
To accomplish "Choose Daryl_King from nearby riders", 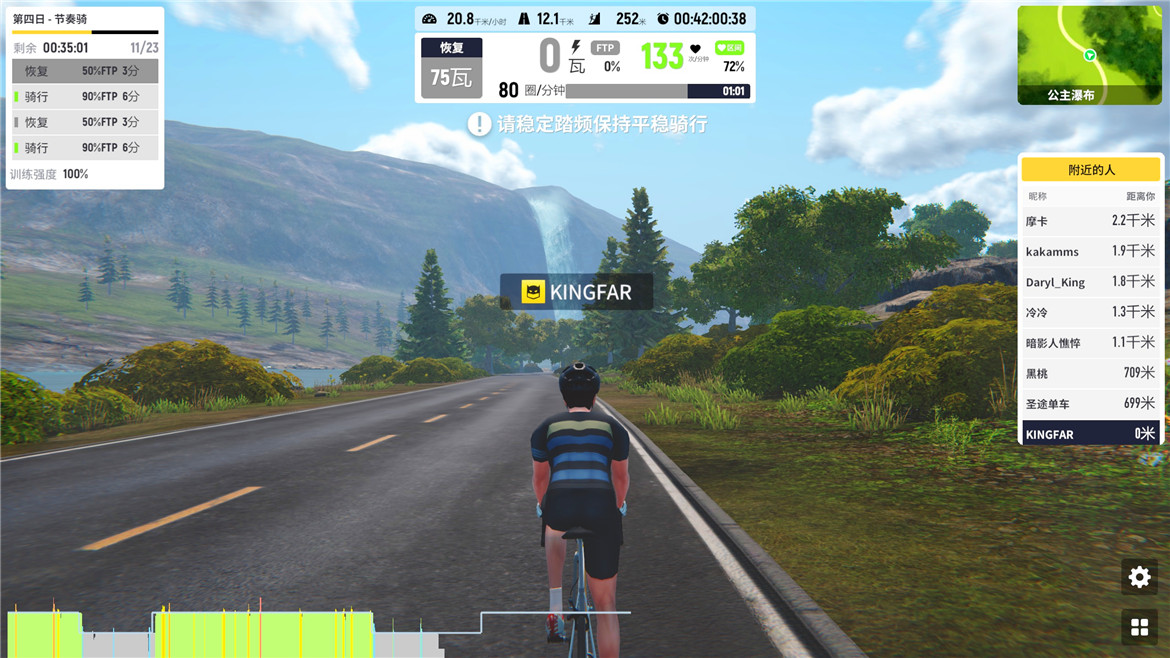I will coord(1090,282).
